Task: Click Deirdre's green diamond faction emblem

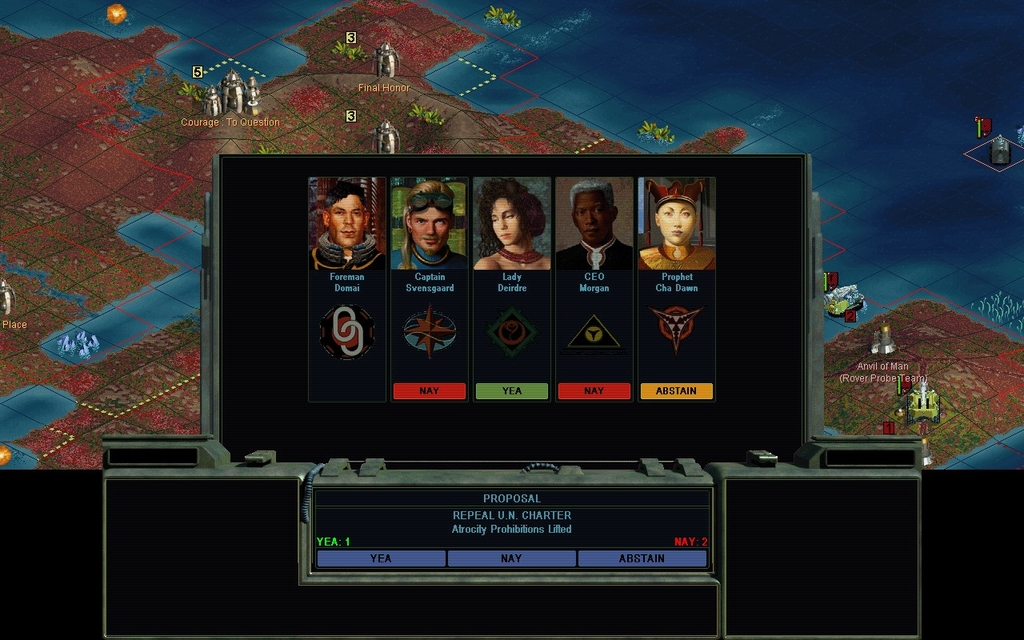Action: pos(511,332)
